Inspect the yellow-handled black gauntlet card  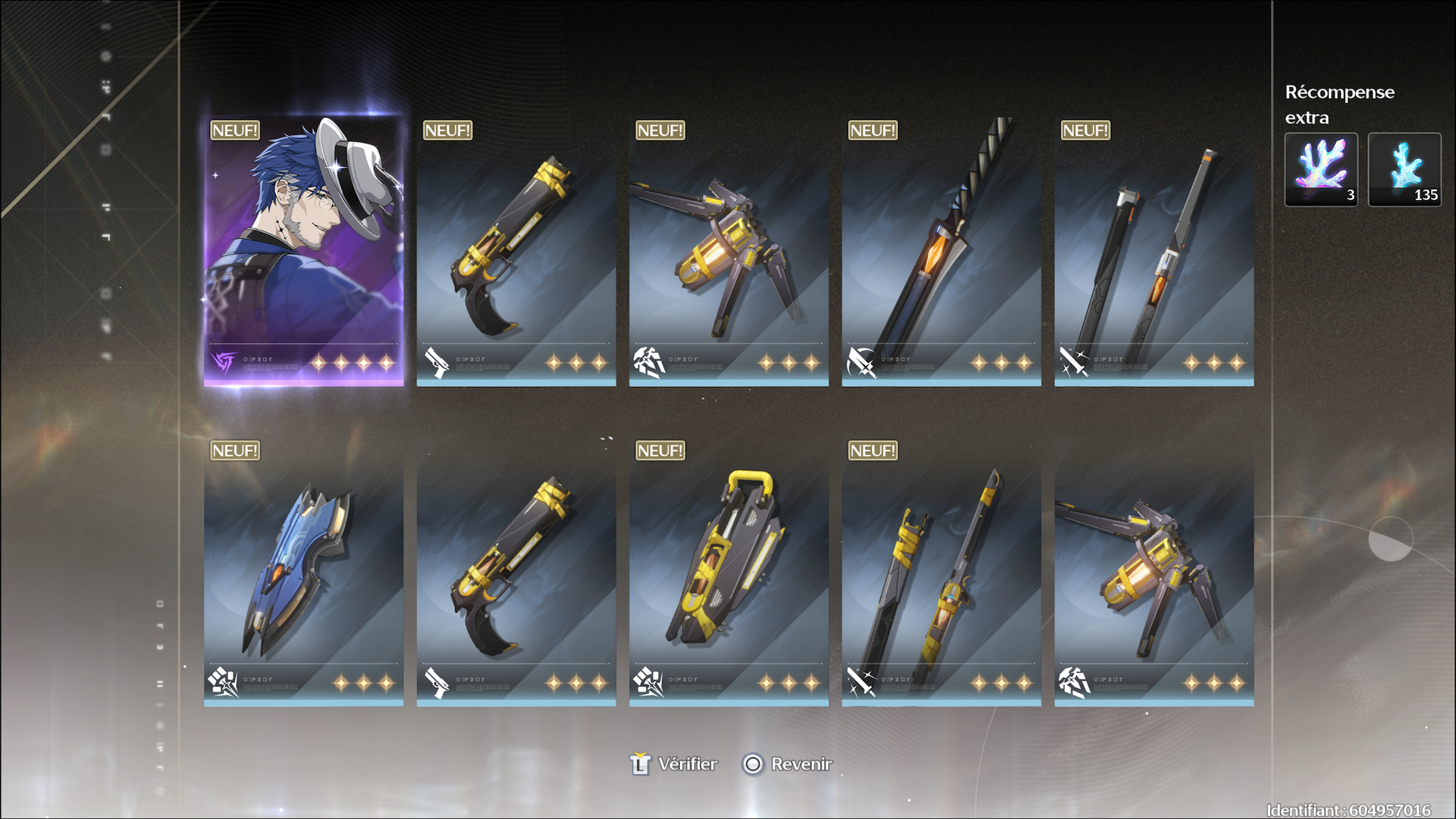[x=728, y=573]
